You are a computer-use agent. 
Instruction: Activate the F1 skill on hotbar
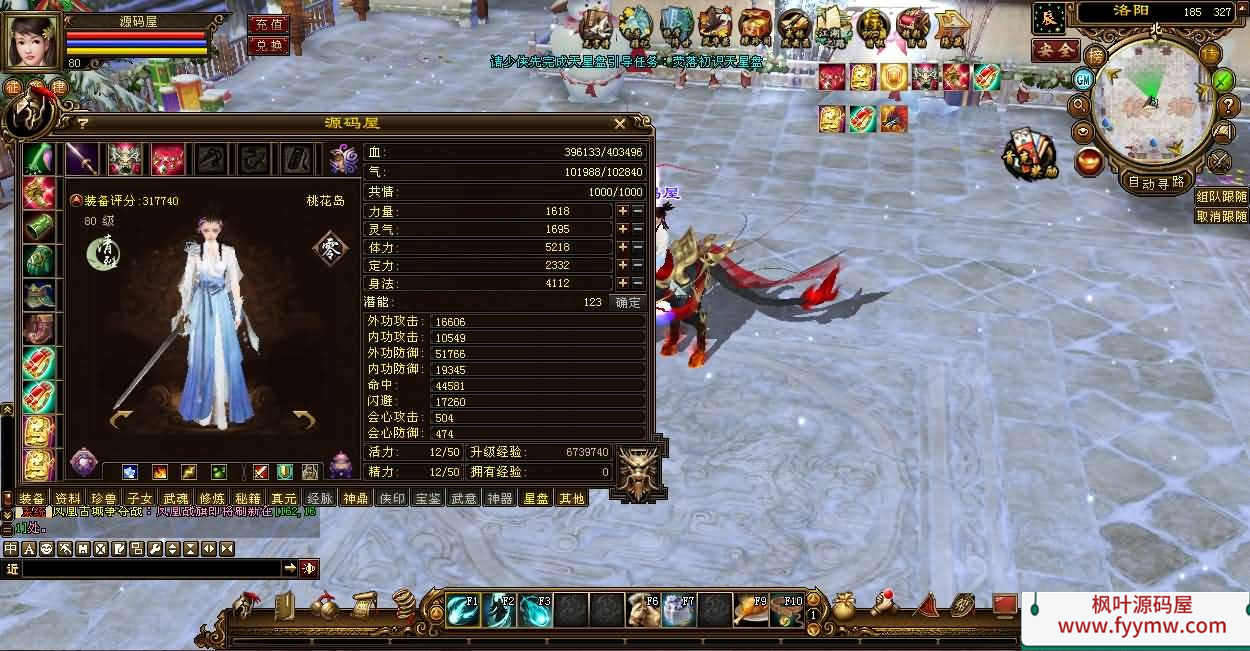(463, 609)
